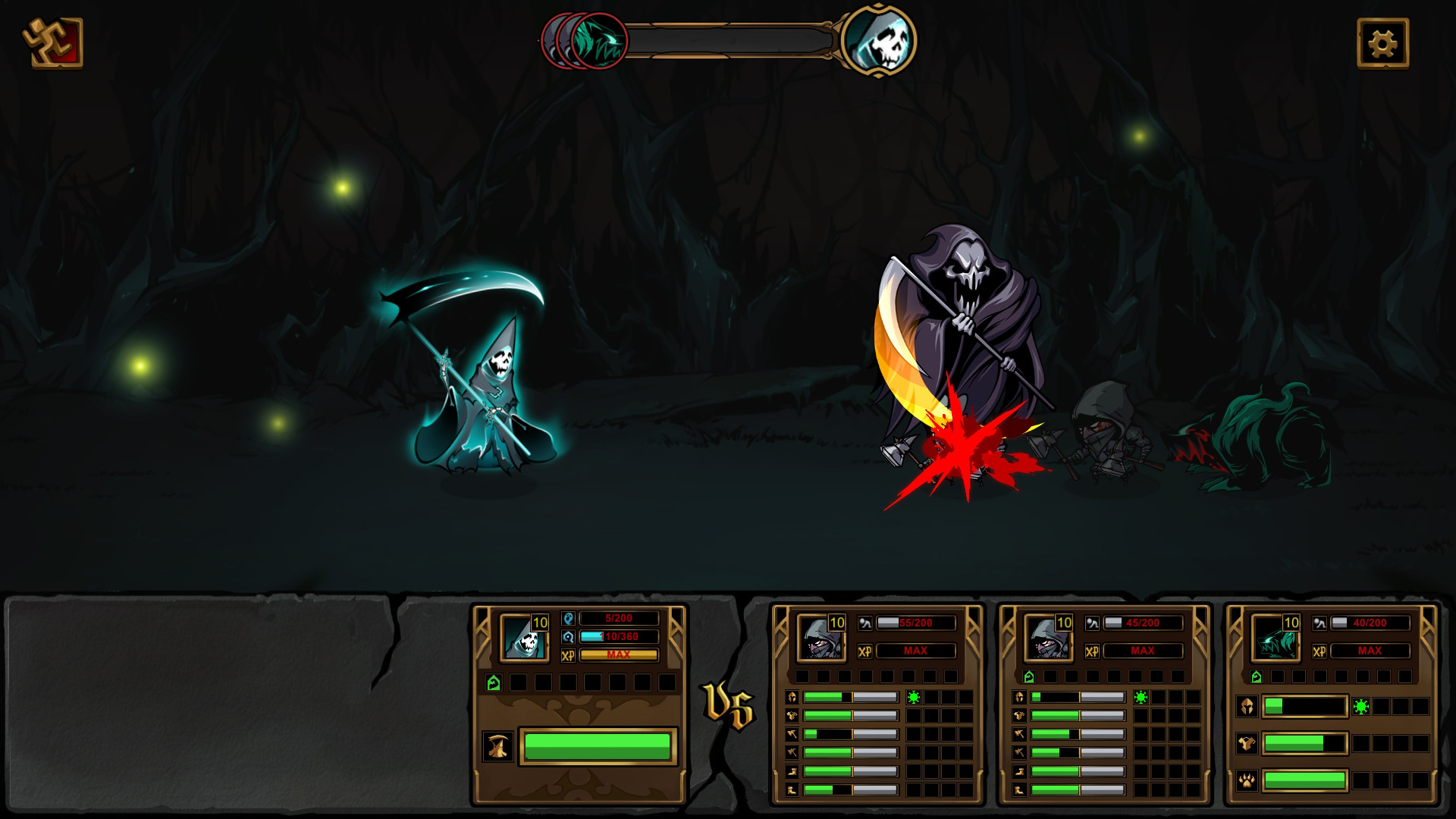This screenshot has height=819, width=1456.
Task: Click the hooded reaper icon beside the green health bar
Action: coord(497,747)
